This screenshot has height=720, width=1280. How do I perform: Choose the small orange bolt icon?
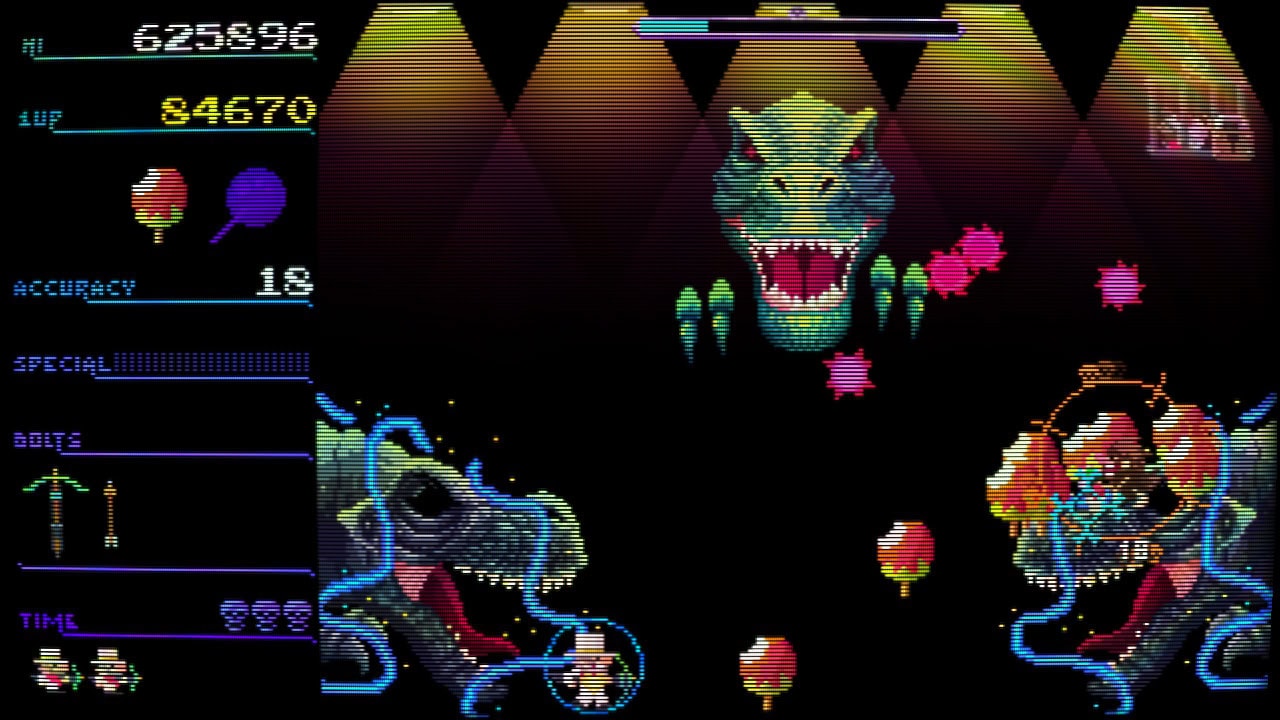coord(110,514)
